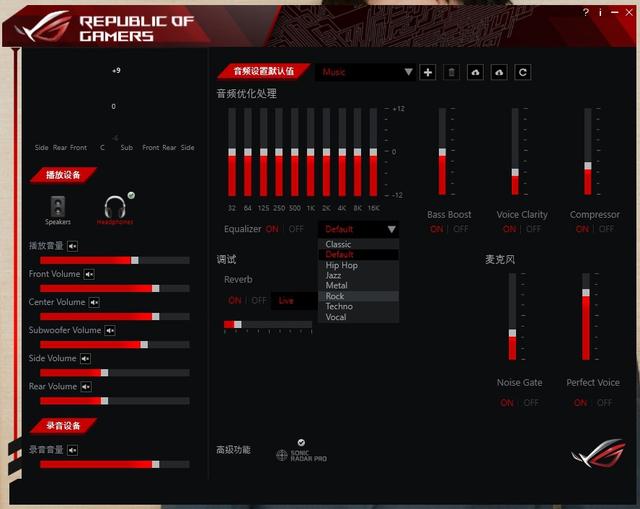
Task: Switch Bass Boost to OFF
Action: point(461,229)
